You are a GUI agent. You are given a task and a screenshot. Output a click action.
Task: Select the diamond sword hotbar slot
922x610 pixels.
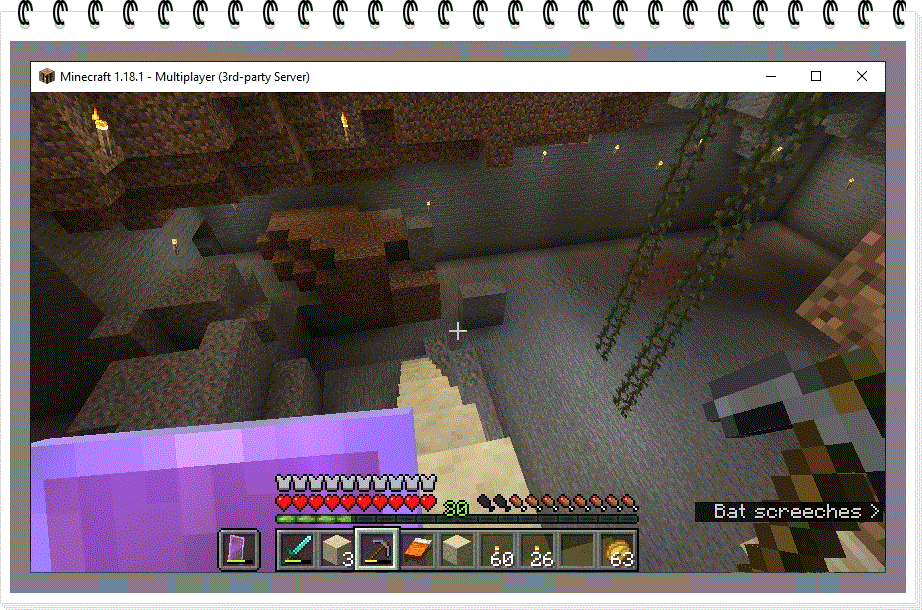(x=297, y=550)
